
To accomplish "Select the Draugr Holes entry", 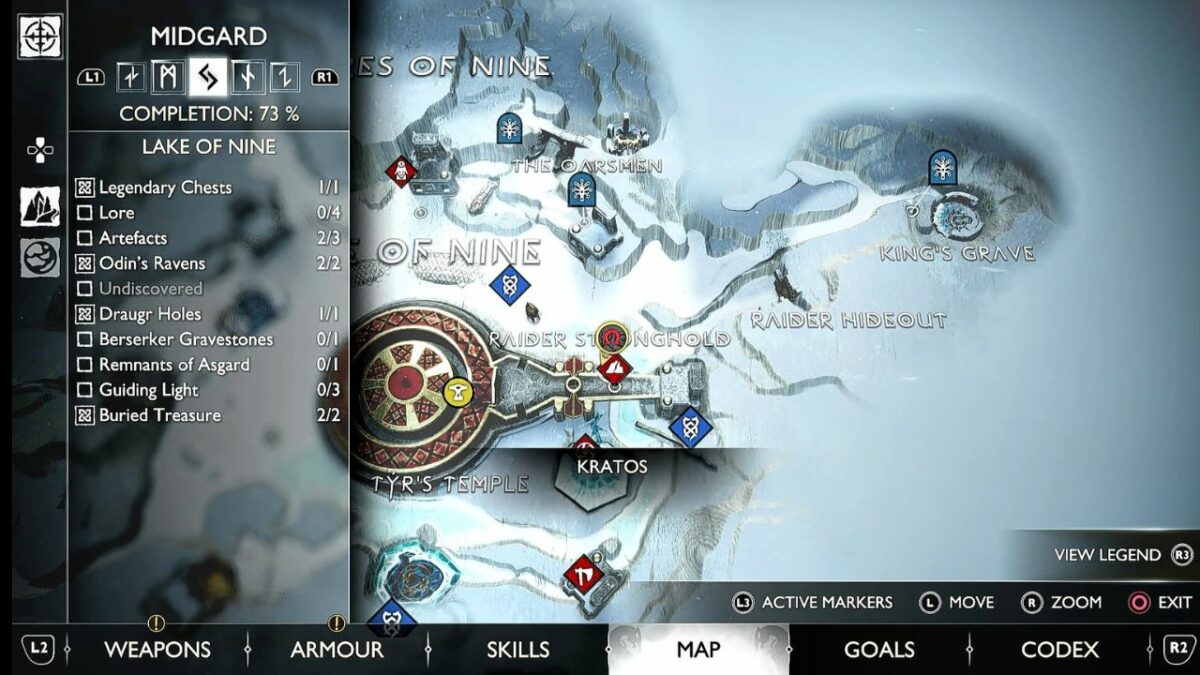I will point(150,314).
